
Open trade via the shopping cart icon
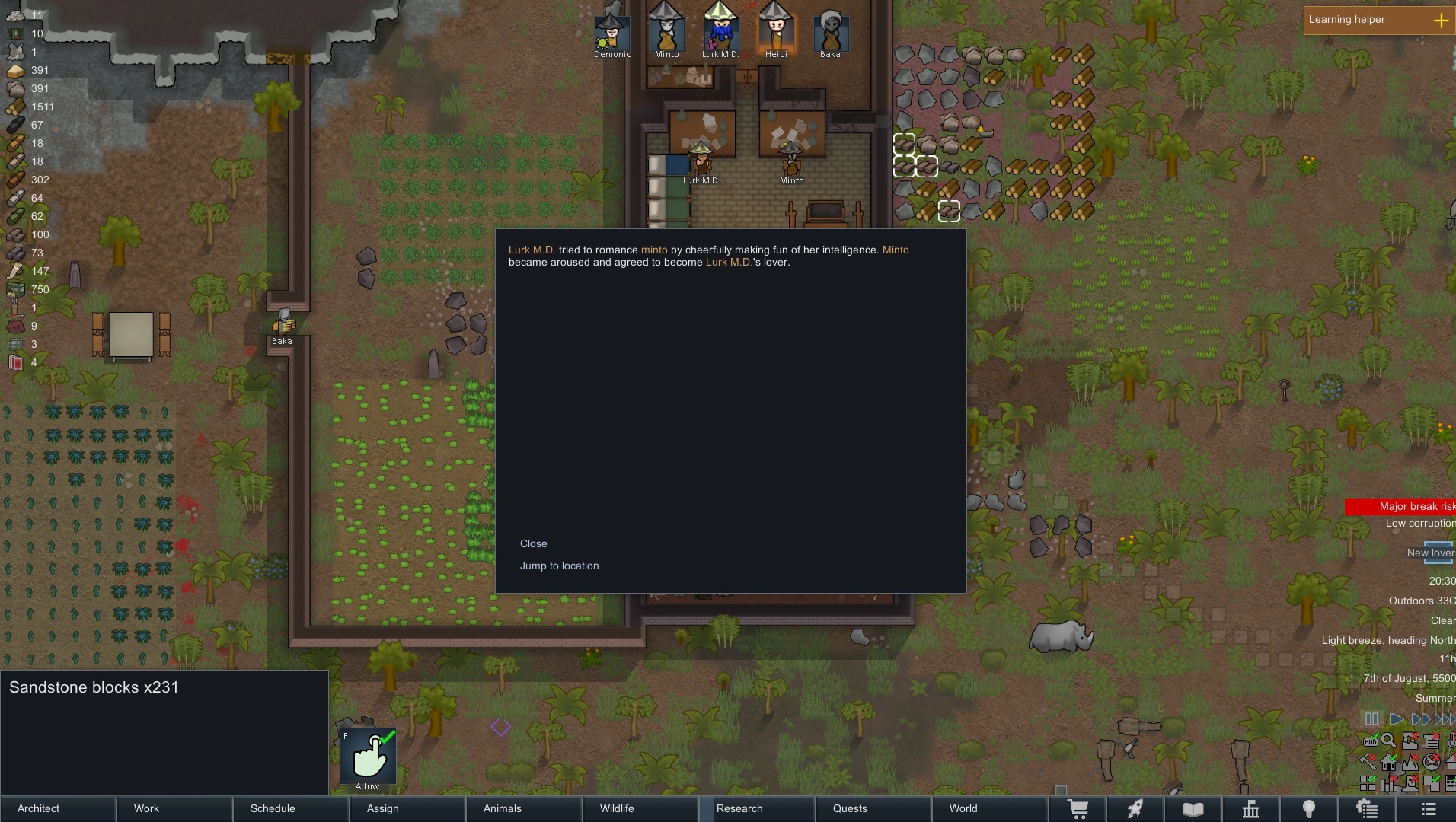[x=1079, y=809]
